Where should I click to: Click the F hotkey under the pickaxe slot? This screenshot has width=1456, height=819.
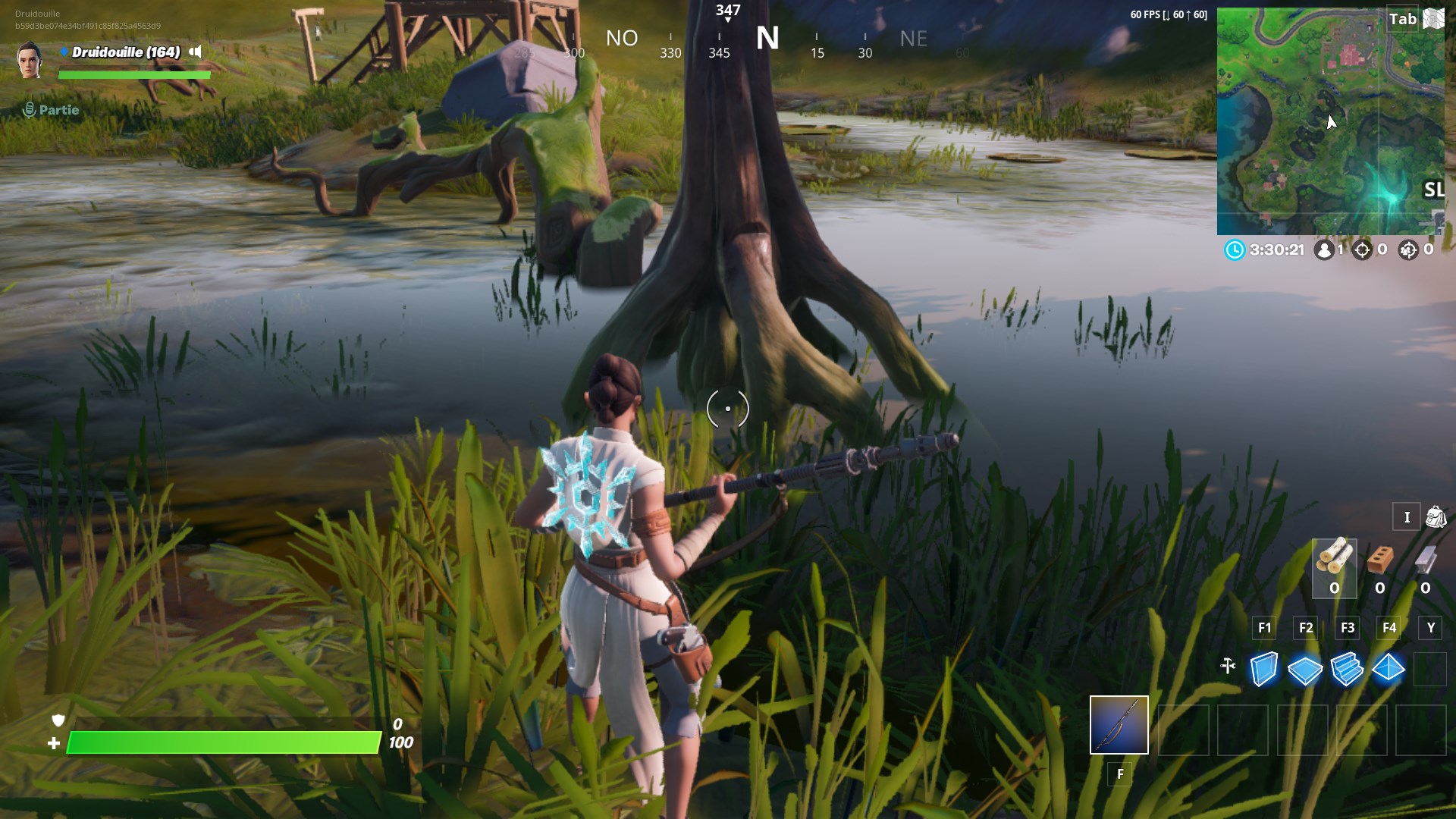pos(1120,775)
